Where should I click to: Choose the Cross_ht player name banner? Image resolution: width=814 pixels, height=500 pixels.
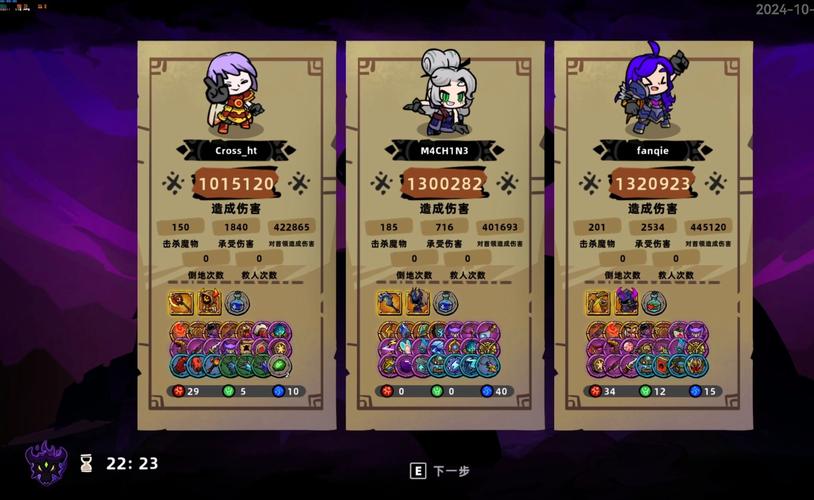236,150
